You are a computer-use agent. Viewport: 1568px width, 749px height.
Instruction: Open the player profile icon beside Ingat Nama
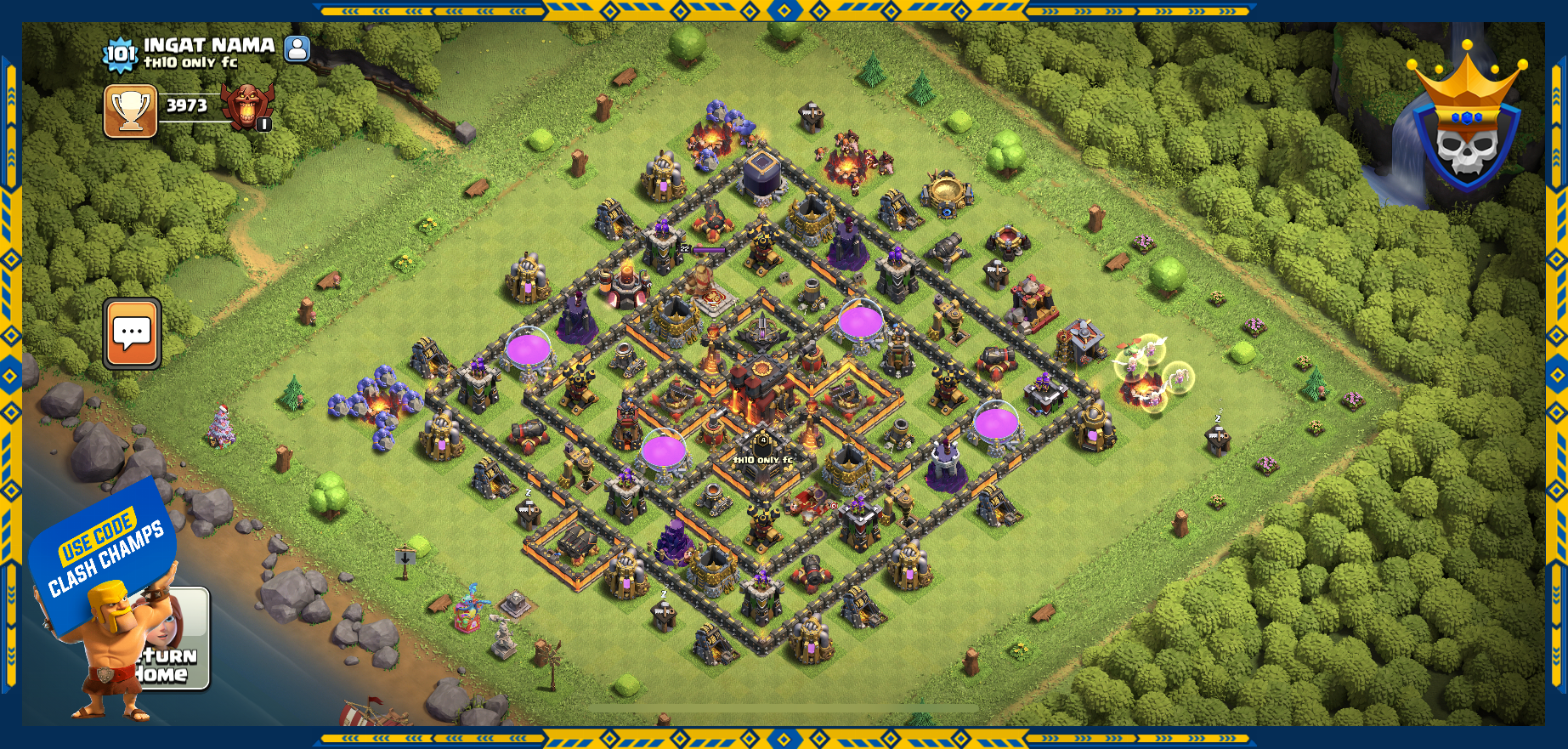(x=297, y=48)
